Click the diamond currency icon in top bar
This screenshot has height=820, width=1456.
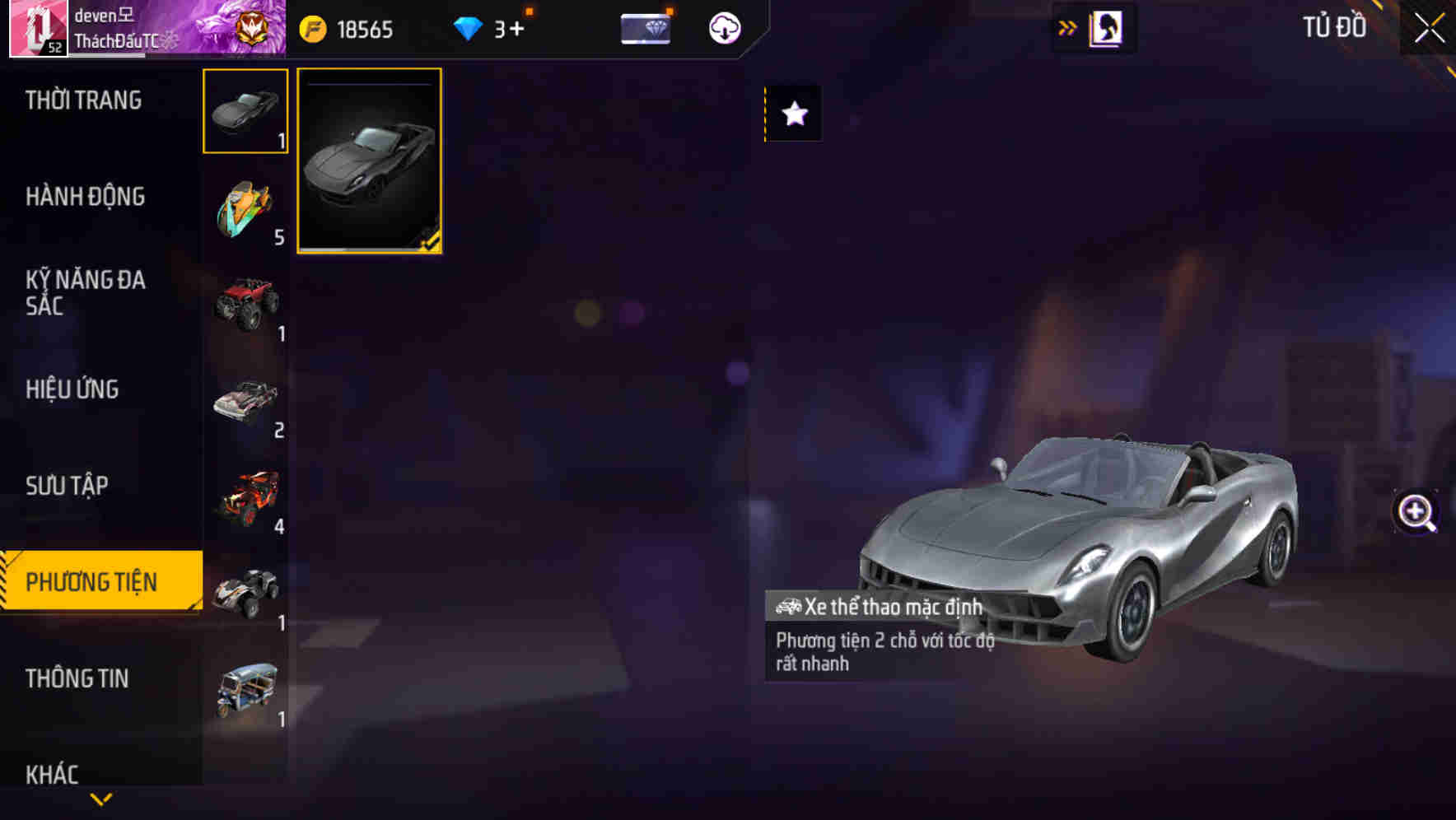[x=469, y=28]
